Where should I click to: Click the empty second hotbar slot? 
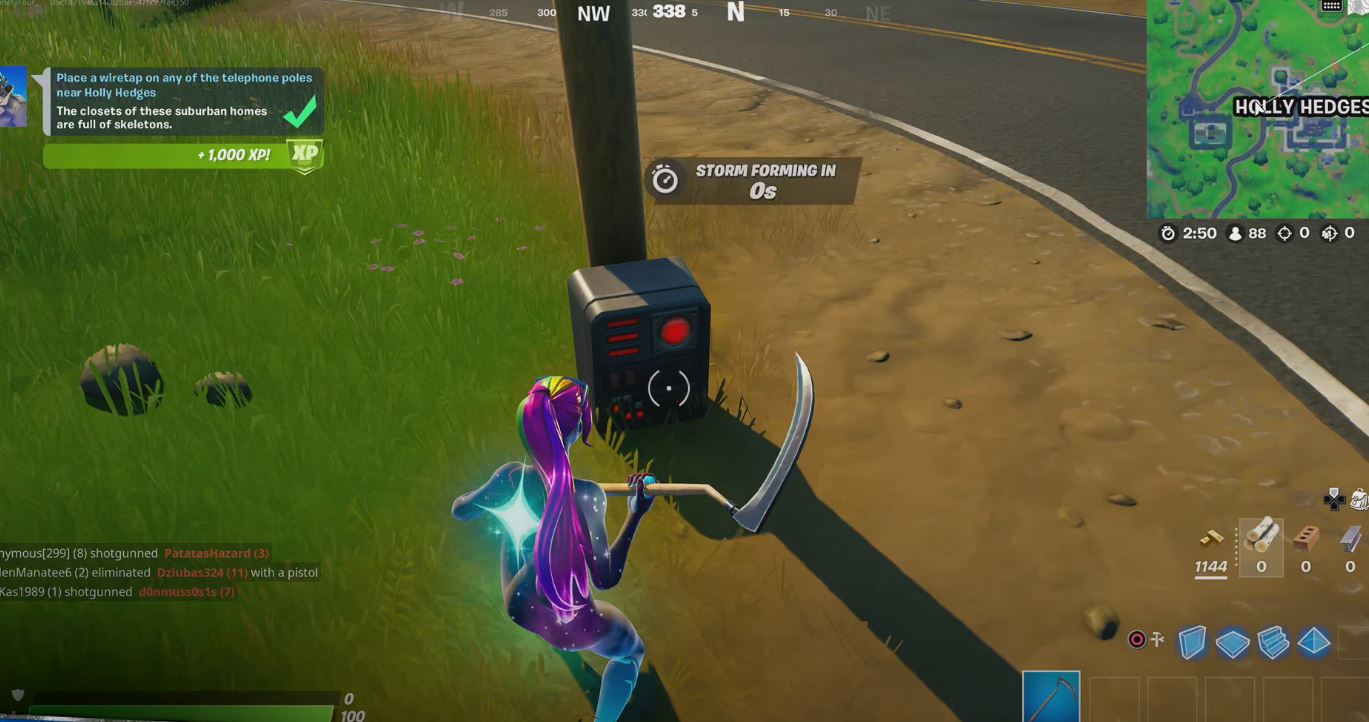tap(1114, 698)
